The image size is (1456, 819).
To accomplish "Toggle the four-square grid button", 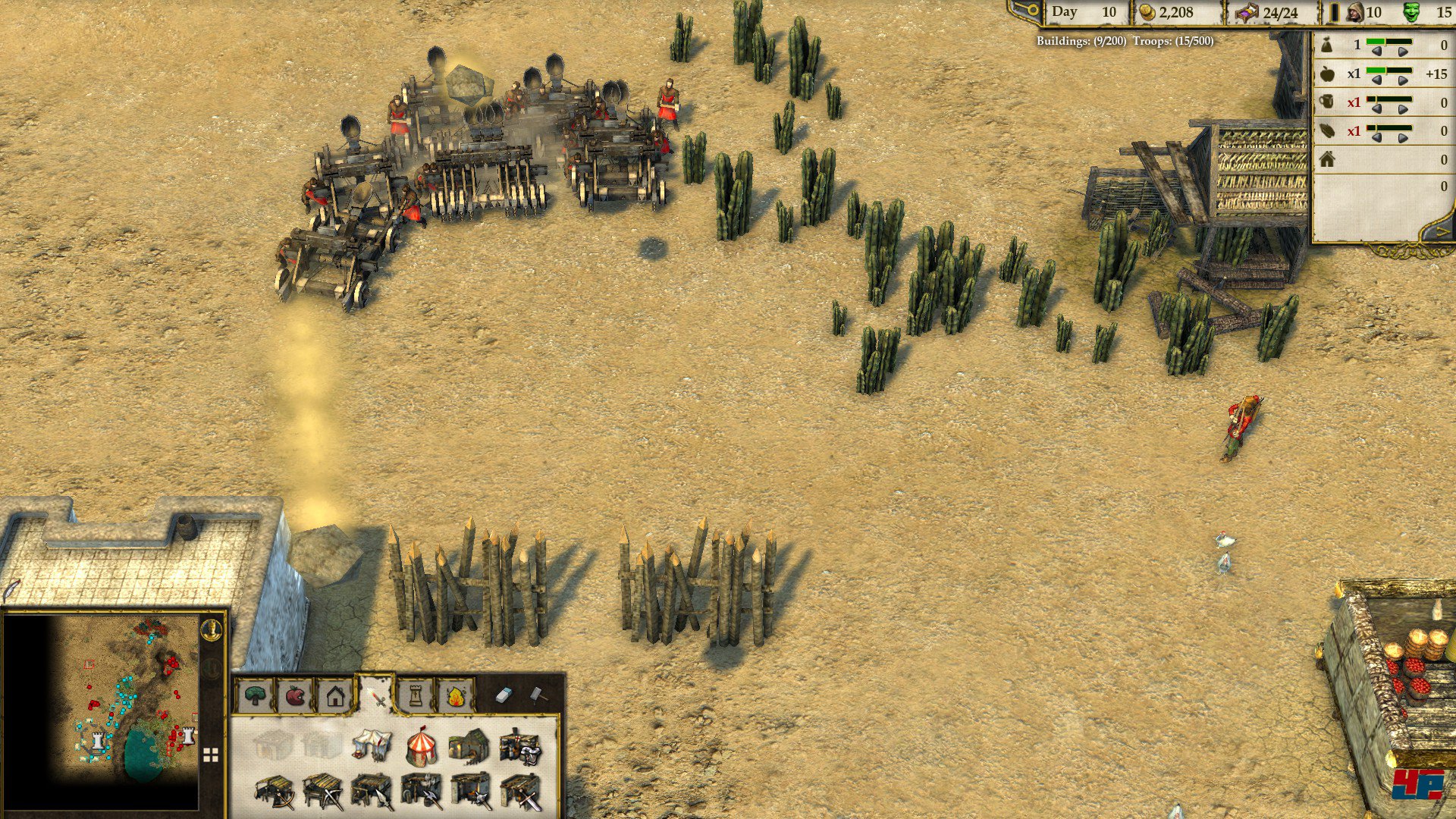I will click(x=211, y=755).
